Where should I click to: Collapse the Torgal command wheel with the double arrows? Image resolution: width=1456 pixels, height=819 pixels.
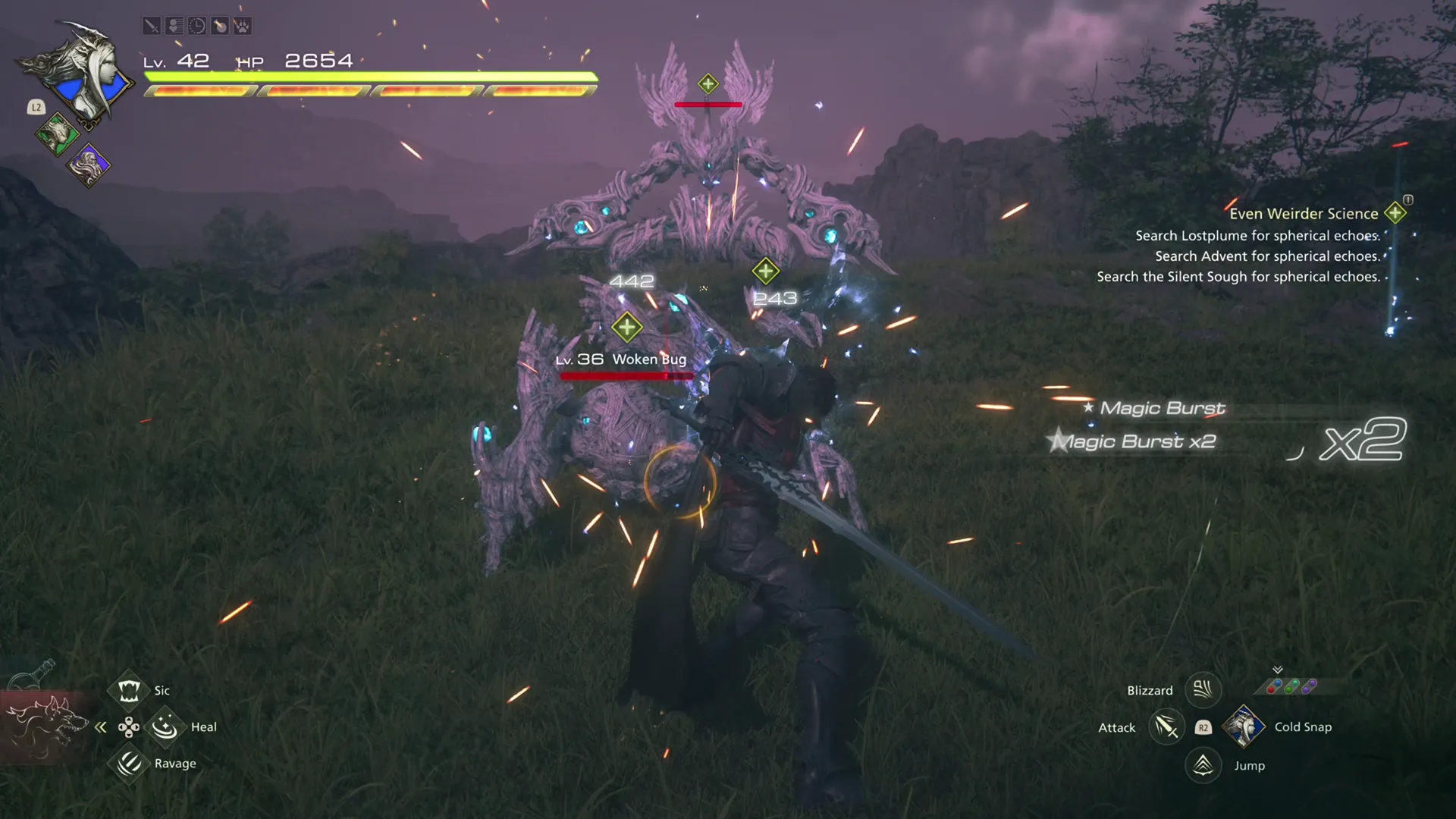point(101,726)
